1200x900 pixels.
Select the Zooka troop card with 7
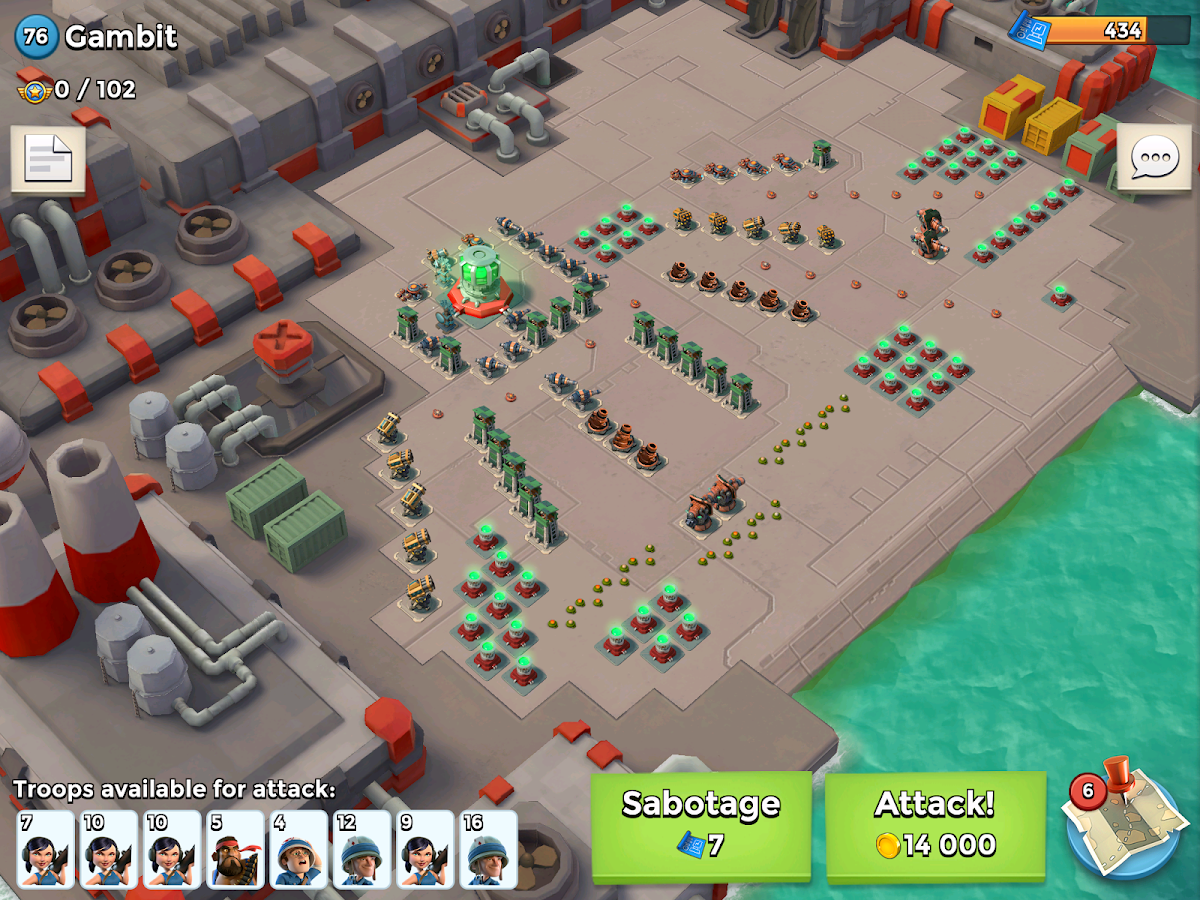tap(46, 849)
